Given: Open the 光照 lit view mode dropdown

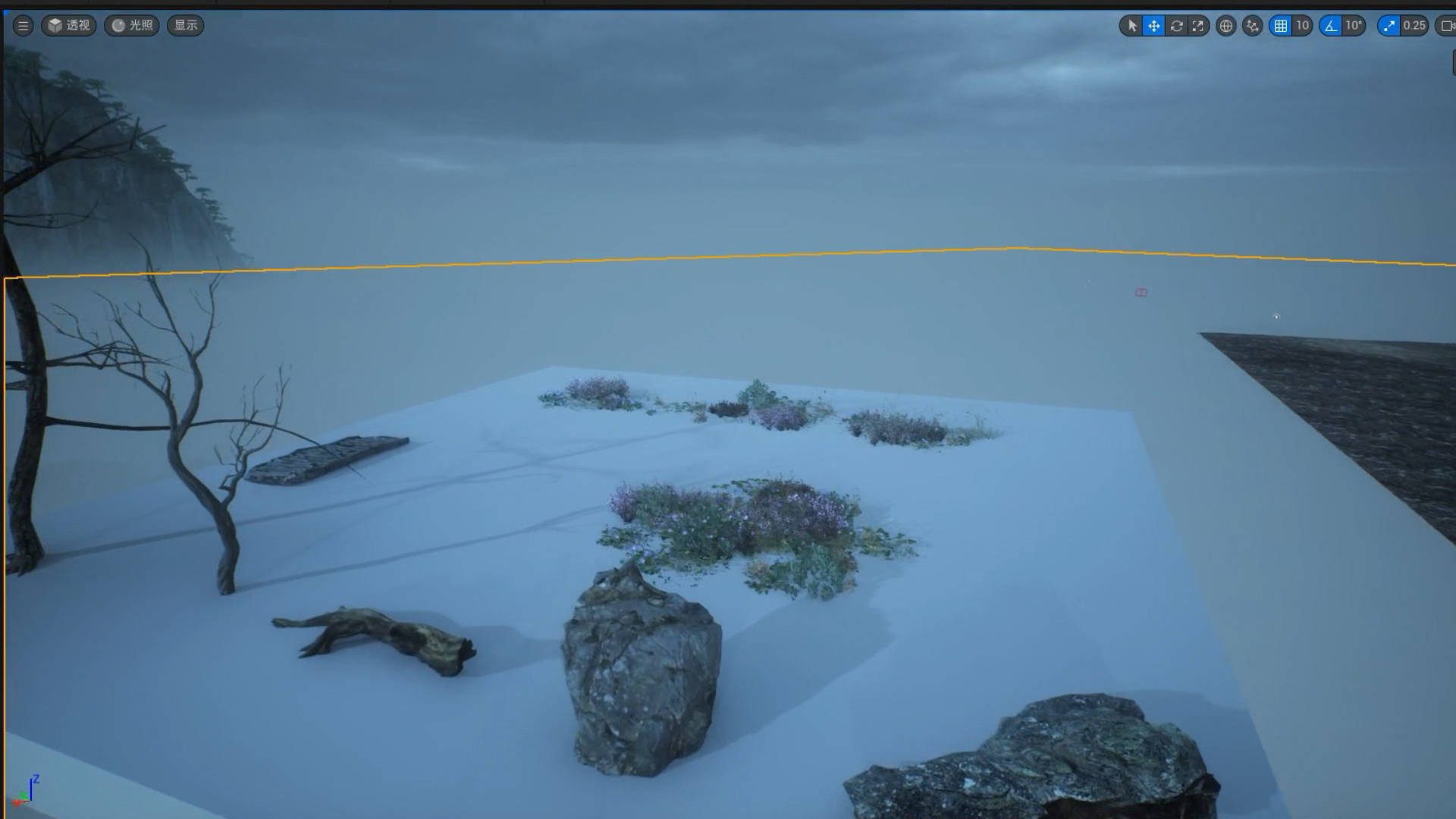Looking at the screenshot, I should [x=132, y=26].
